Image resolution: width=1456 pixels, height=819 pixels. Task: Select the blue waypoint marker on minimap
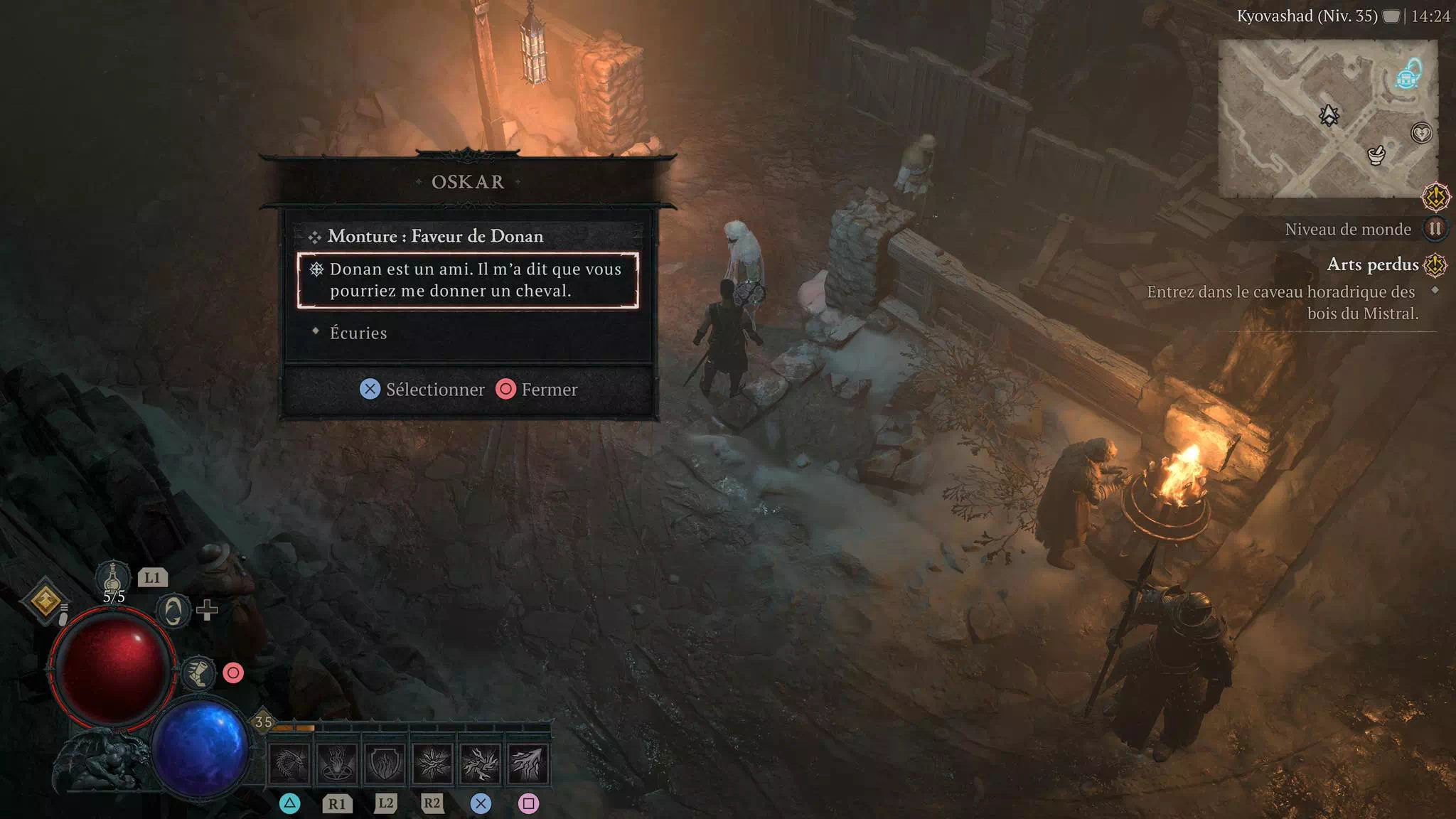point(1407,75)
